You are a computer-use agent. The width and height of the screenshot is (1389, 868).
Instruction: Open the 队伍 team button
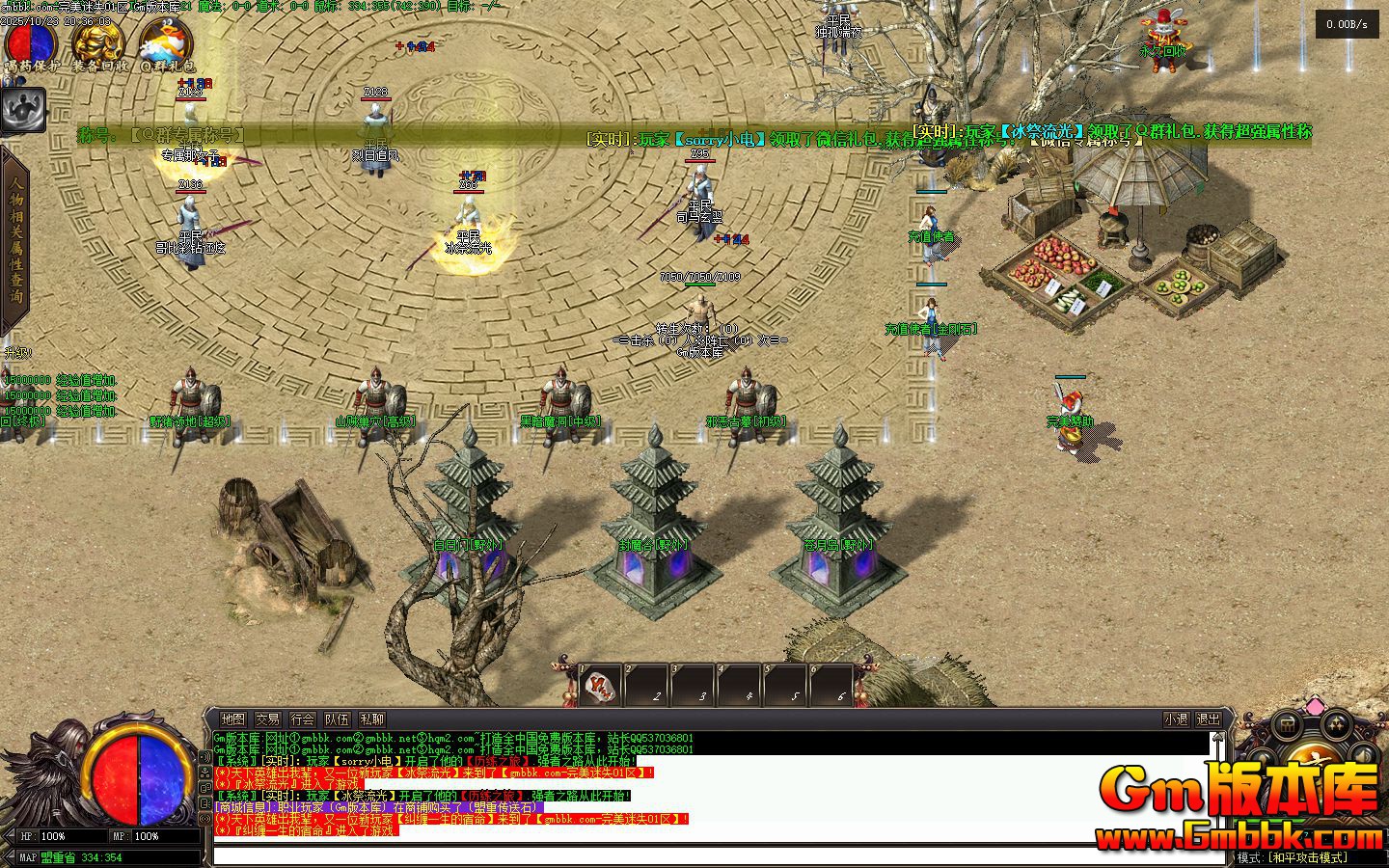click(x=337, y=719)
